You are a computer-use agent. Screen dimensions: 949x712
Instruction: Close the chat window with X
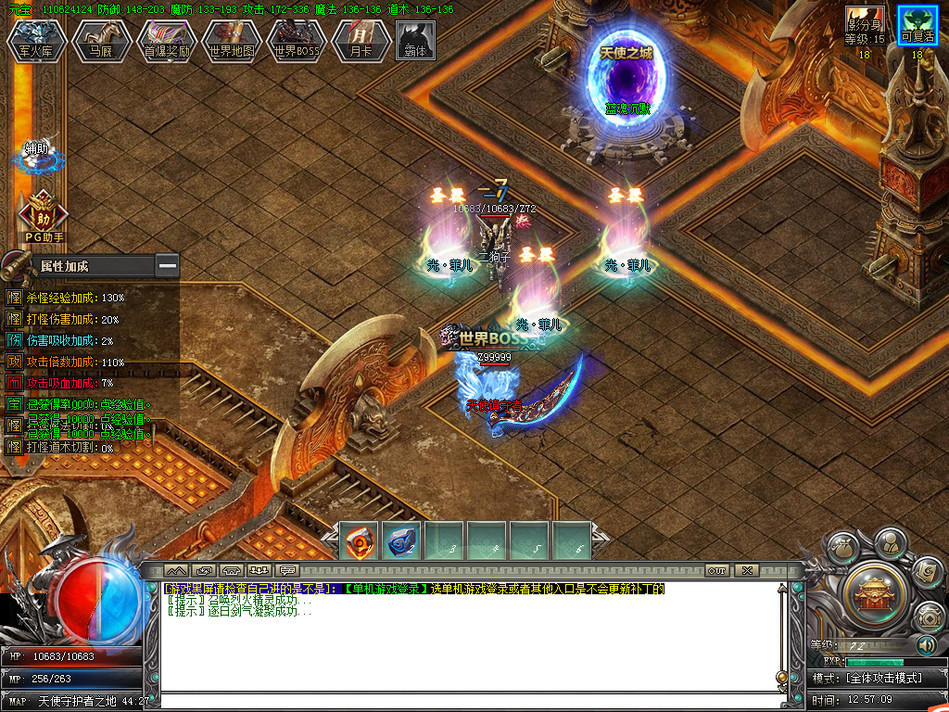click(746, 570)
